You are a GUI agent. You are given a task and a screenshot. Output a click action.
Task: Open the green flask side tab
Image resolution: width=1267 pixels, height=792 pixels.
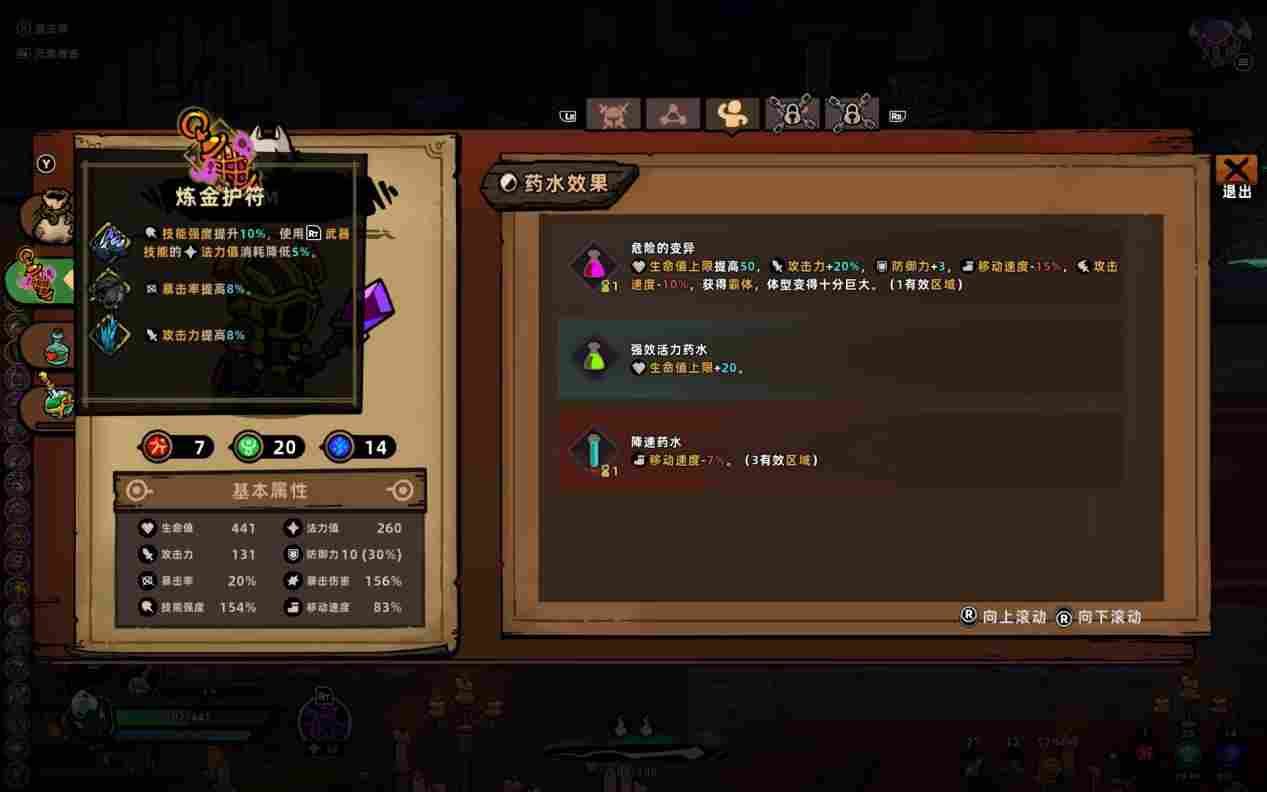pyautogui.click(x=52, y=402)
